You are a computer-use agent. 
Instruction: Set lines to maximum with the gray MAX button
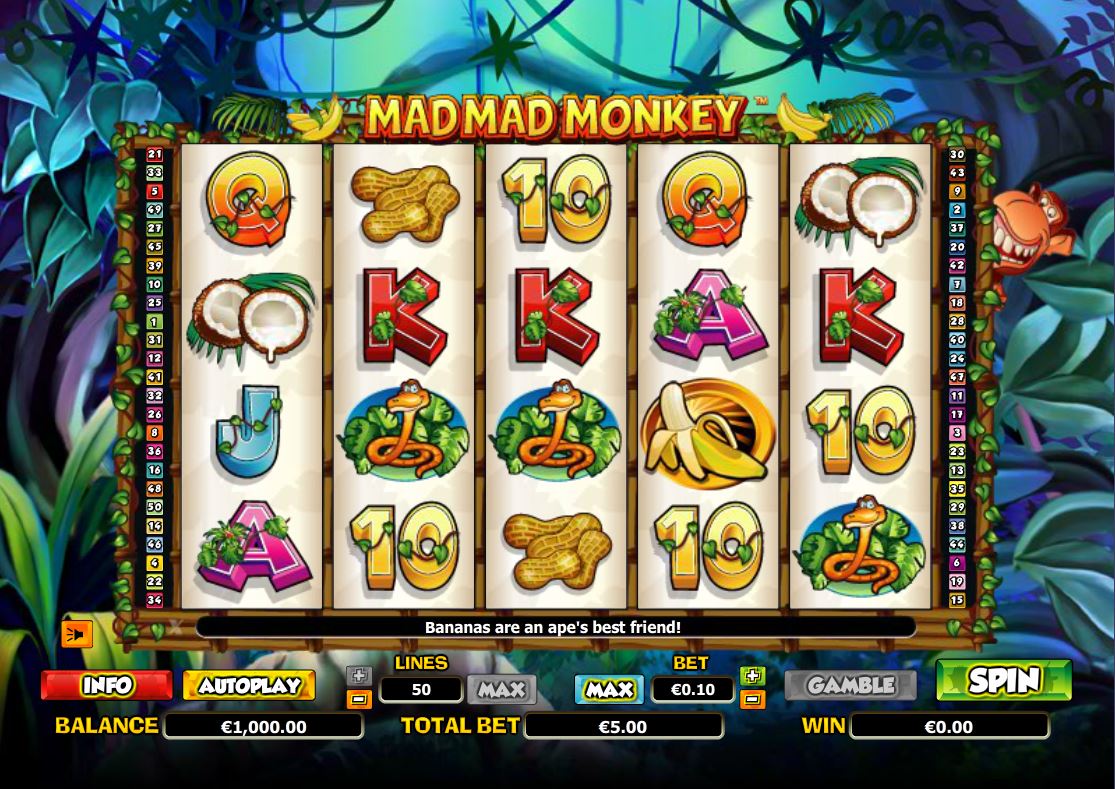[502, 689]
